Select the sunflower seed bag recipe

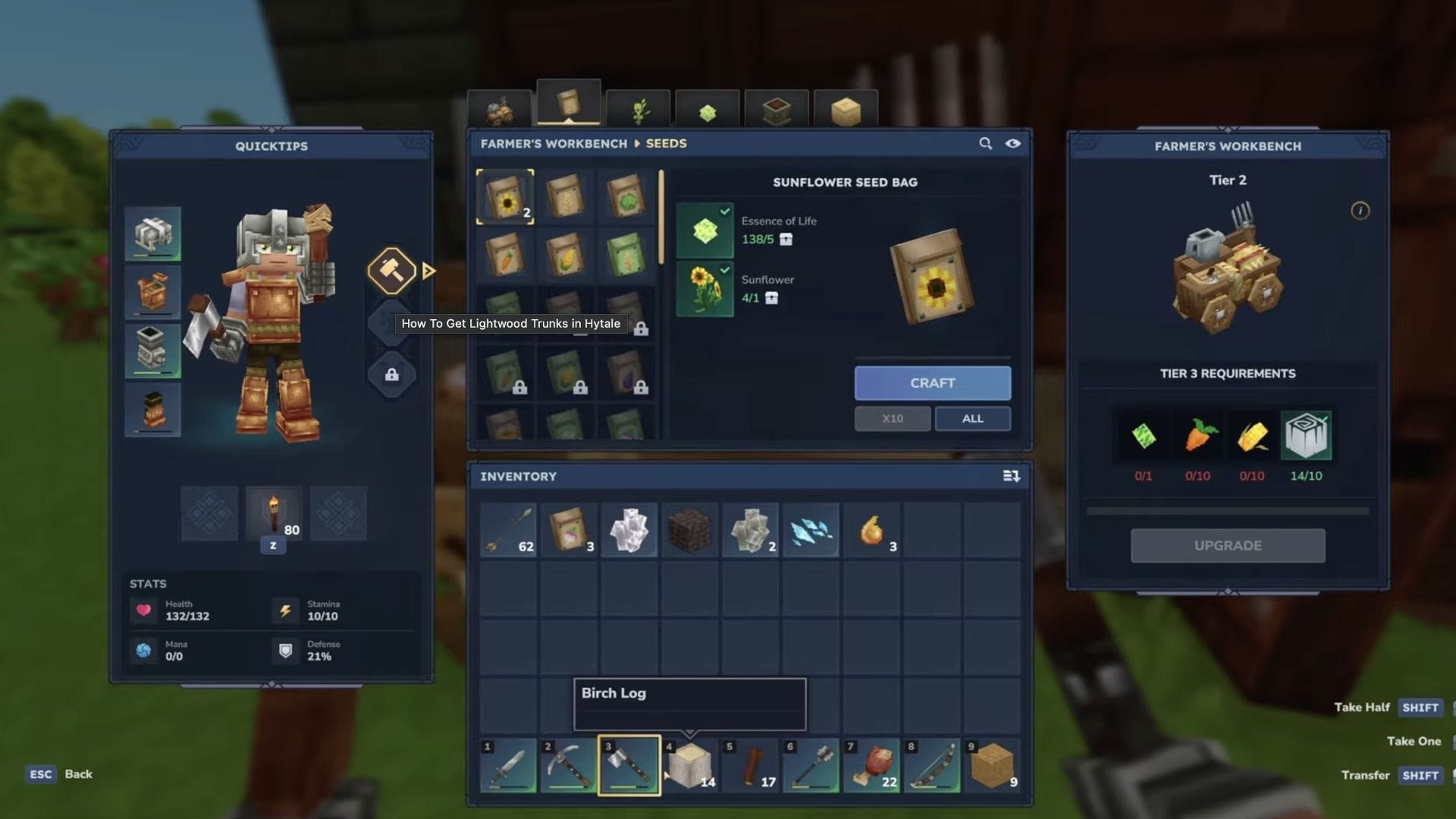505,197
